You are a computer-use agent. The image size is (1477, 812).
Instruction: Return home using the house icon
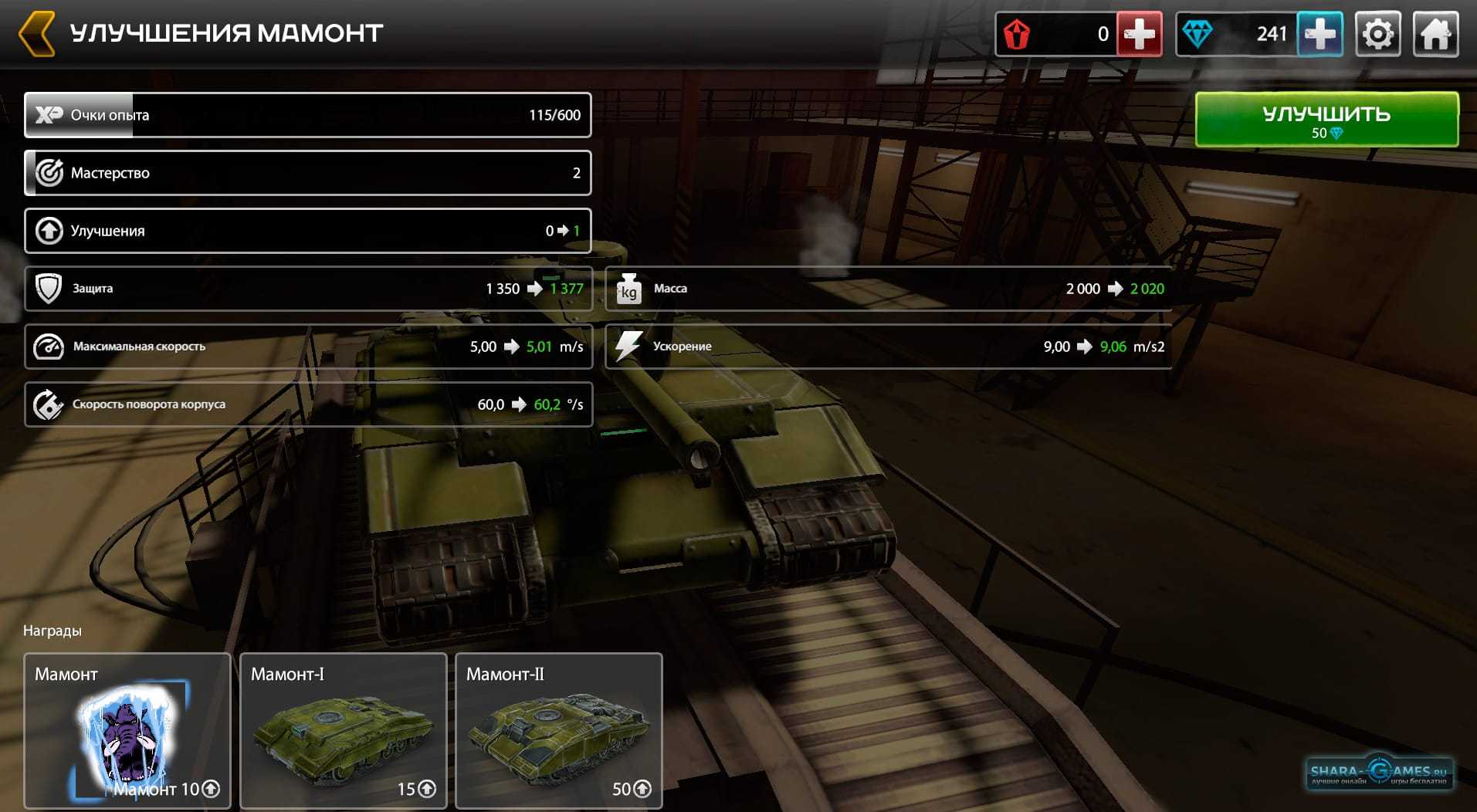(1435, 34)
